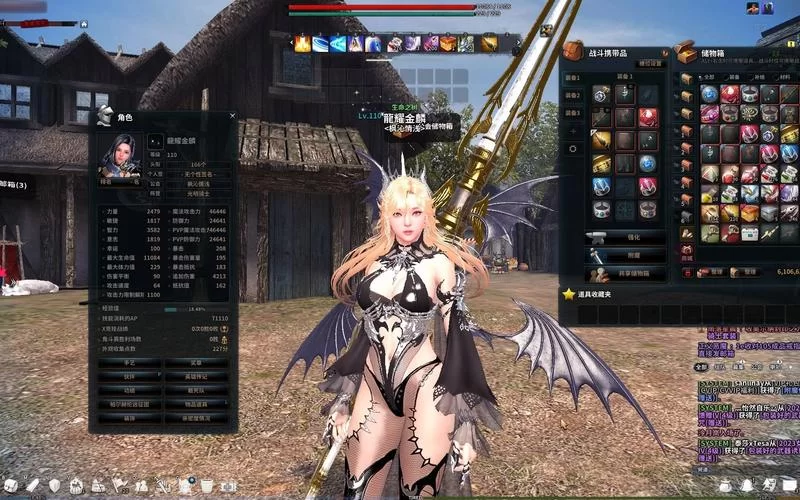Click the golden sword hotbar slot
The height and width of the screenshot is (500, 800).
coord(489,44)
